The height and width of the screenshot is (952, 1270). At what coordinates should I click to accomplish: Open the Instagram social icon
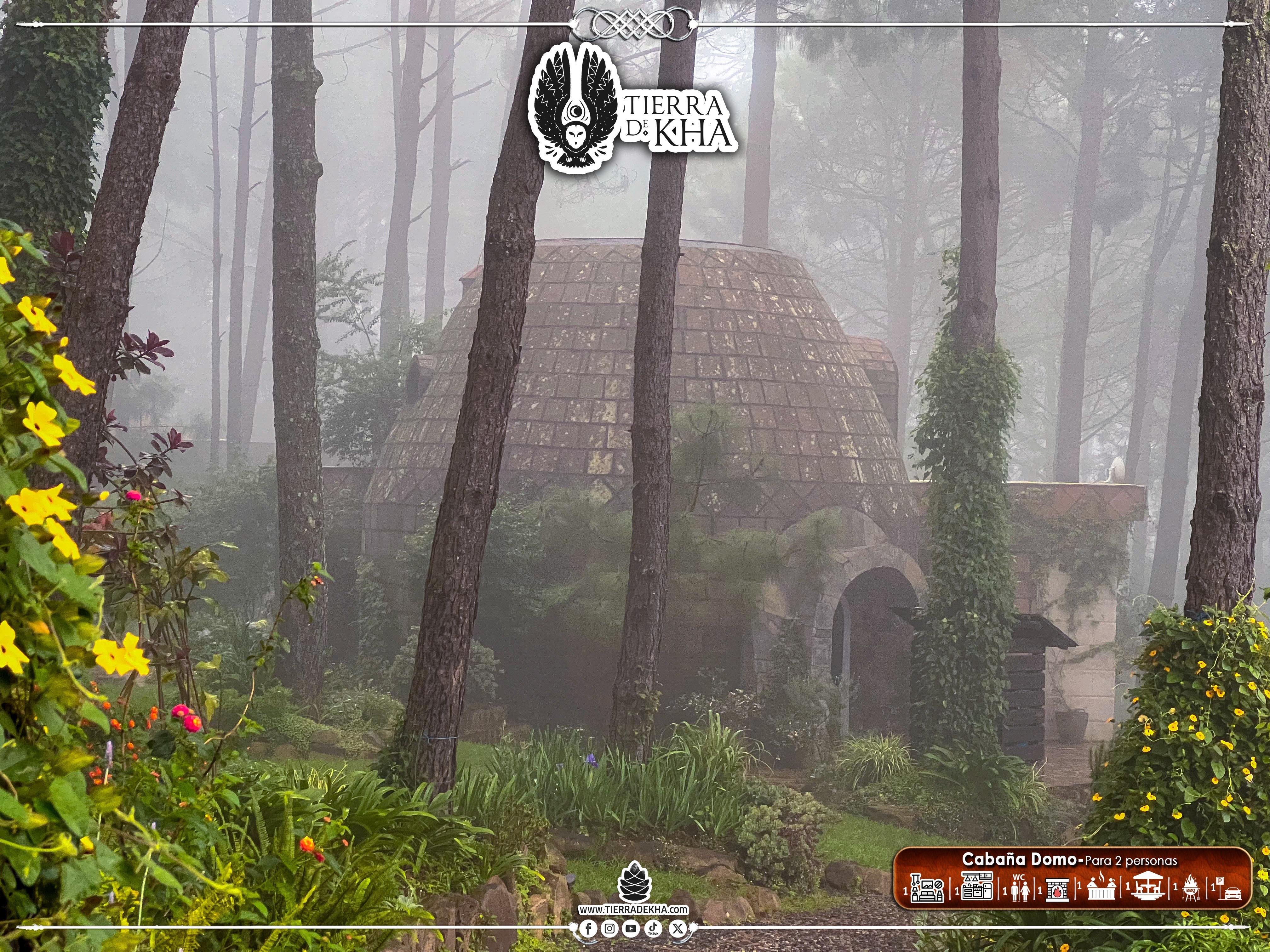pyautogui.click(x=610, y=929)
